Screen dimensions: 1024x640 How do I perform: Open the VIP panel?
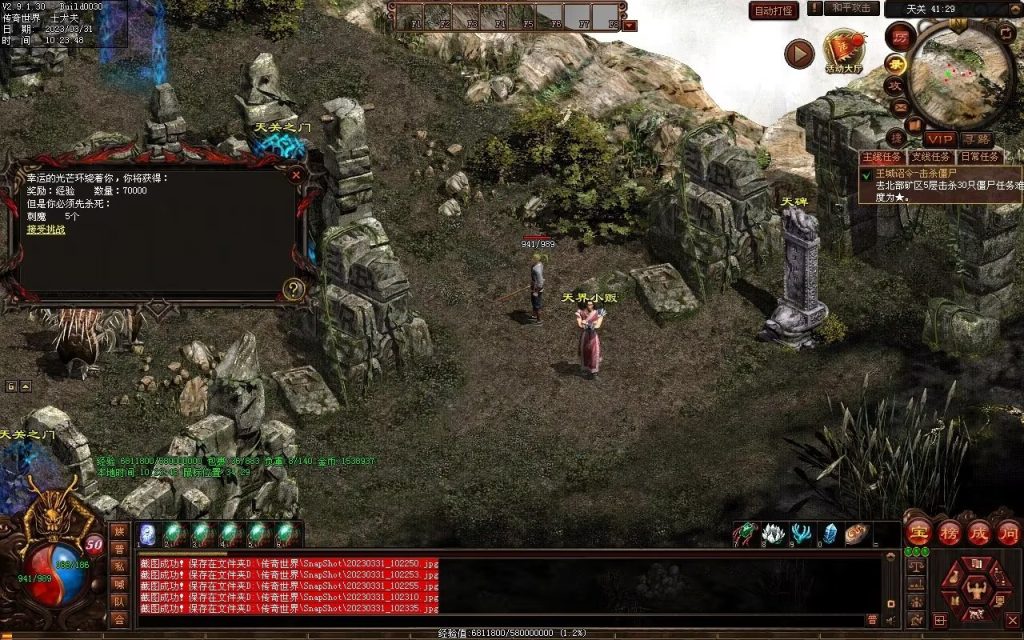(x=939, y=138)
